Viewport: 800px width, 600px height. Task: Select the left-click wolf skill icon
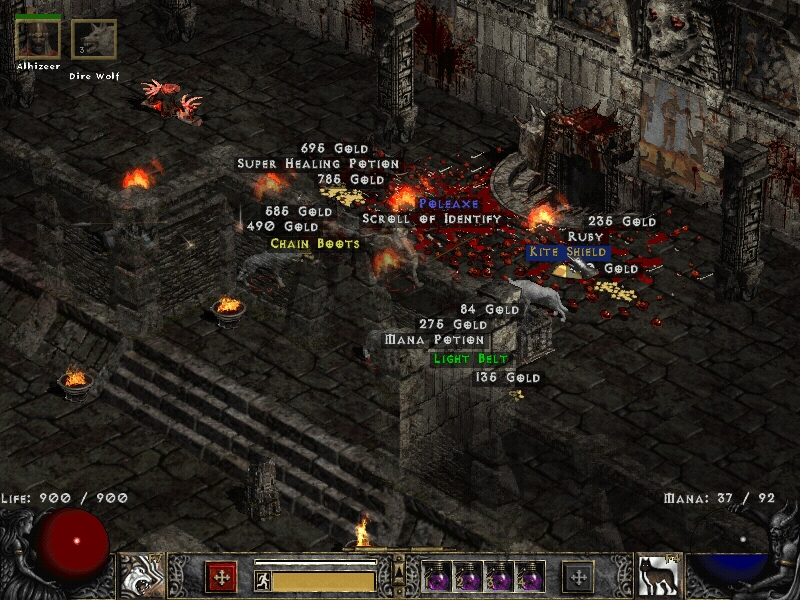pos(141,575)
